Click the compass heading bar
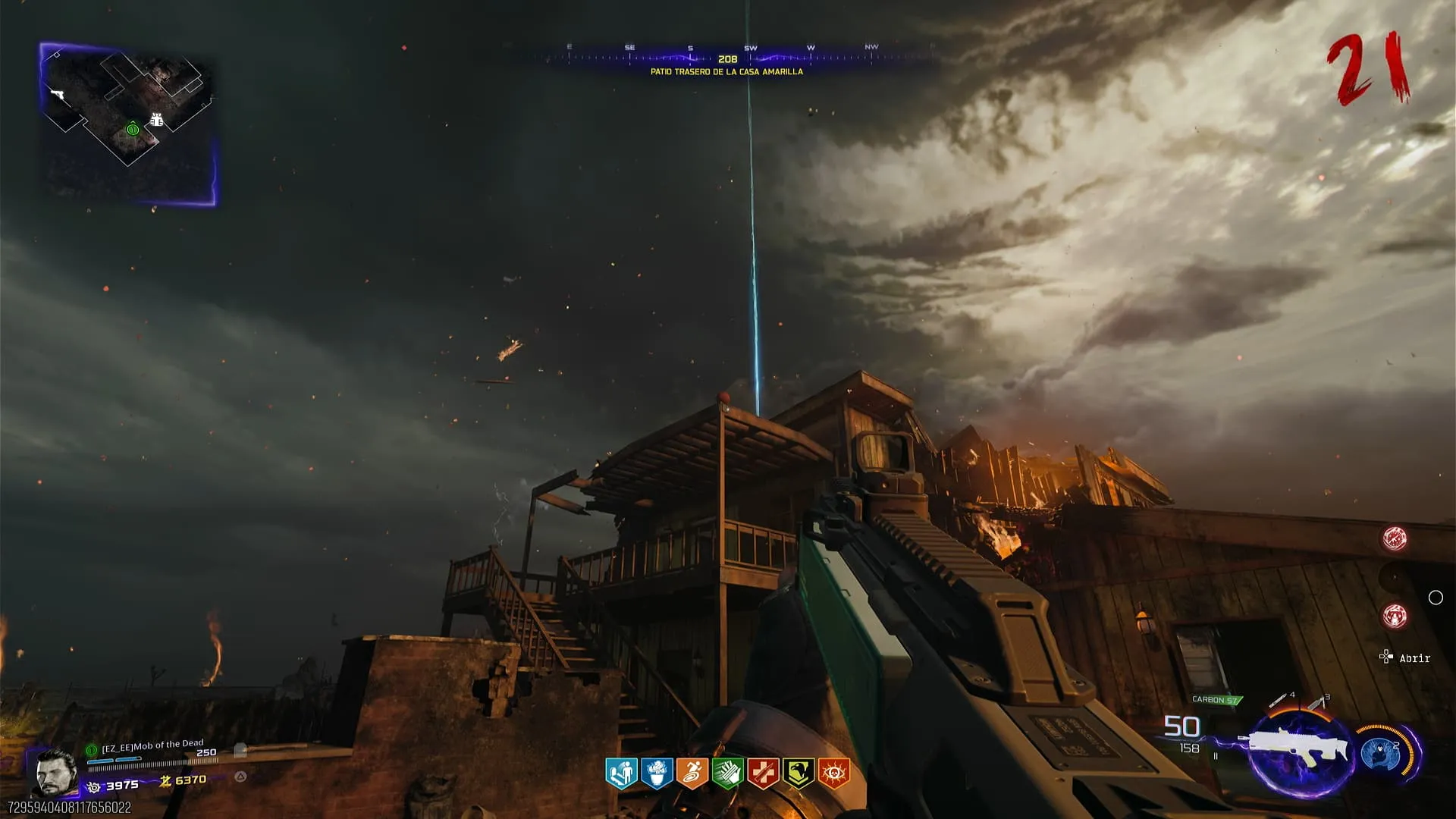Viewport: 1456px width, 819px height. click(726, 58)
